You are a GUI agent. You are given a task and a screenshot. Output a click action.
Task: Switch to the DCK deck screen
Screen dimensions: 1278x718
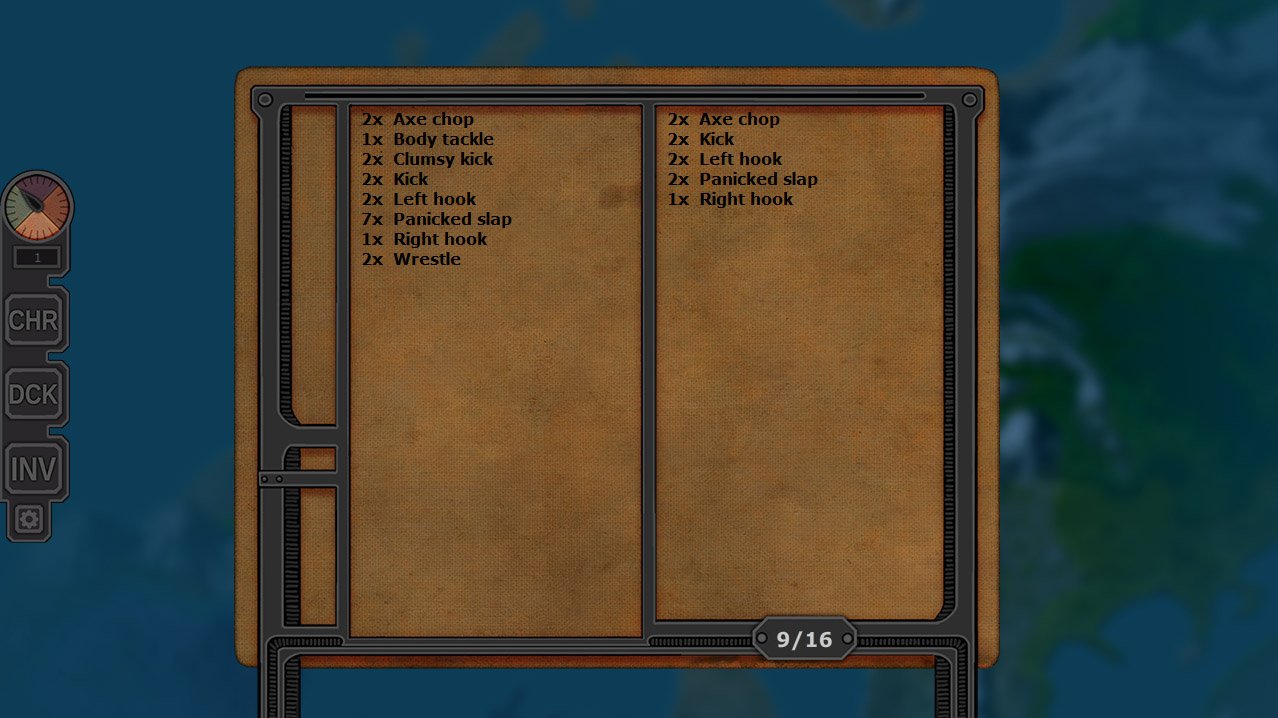pos(34,395)
